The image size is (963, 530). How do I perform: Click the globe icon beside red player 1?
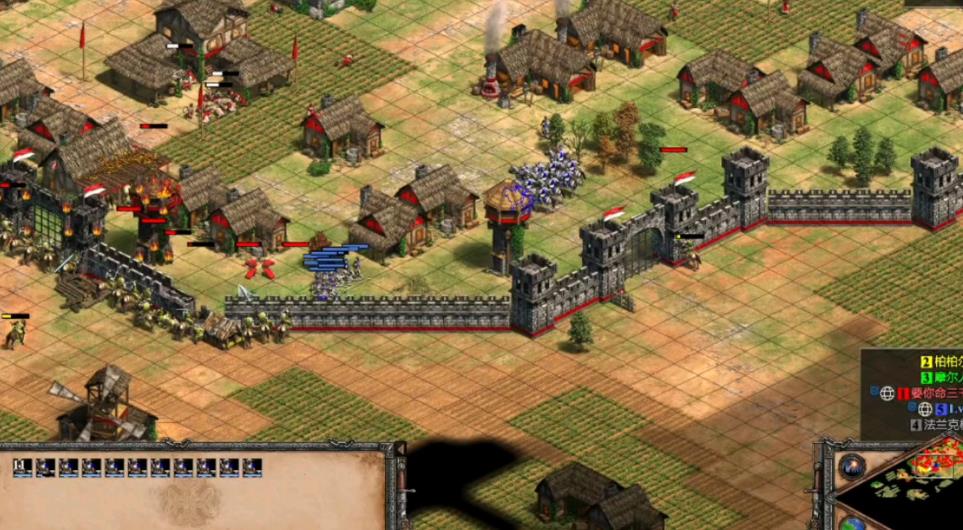click(887, 393)
